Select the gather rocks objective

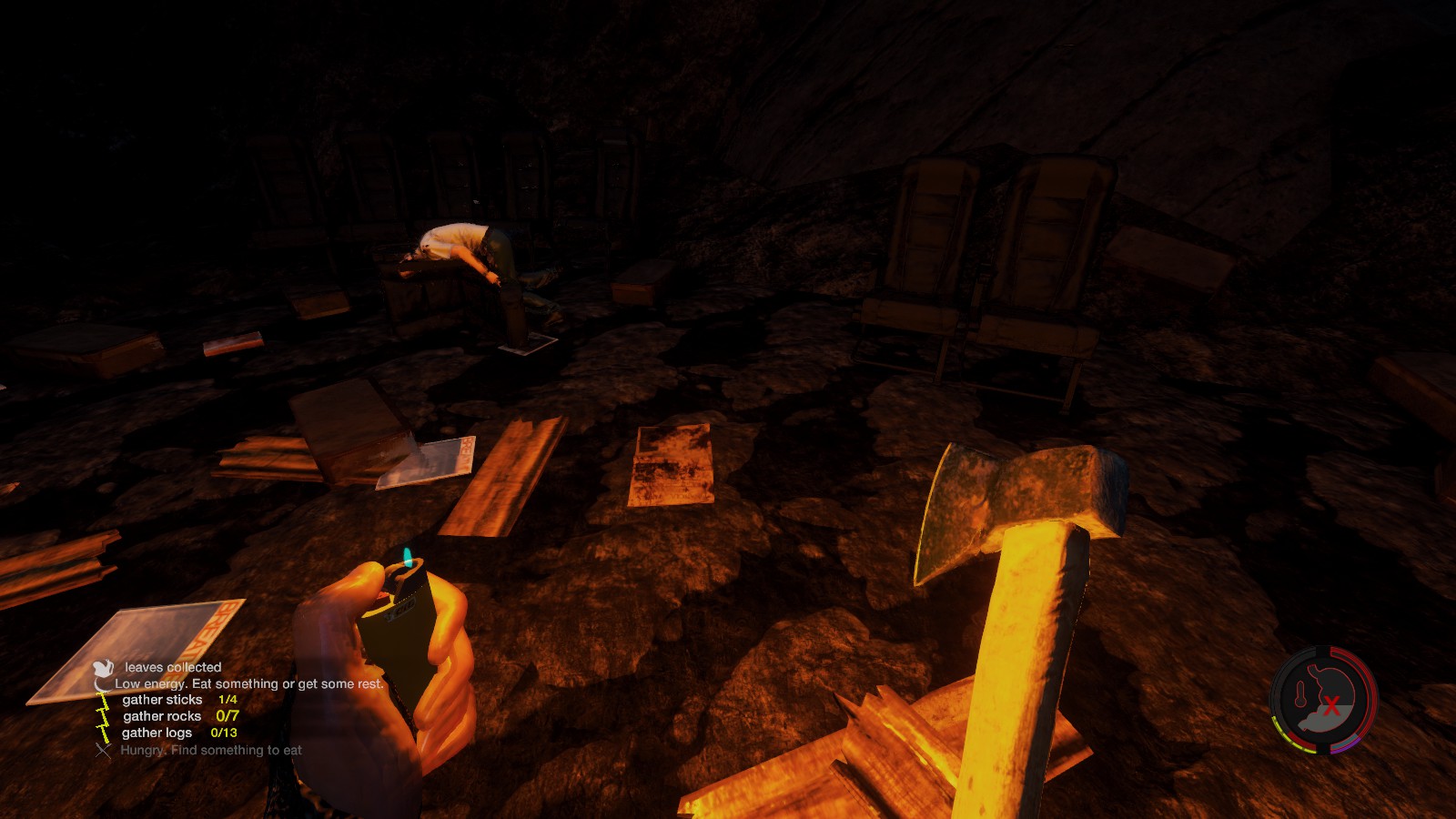[162, 716]
